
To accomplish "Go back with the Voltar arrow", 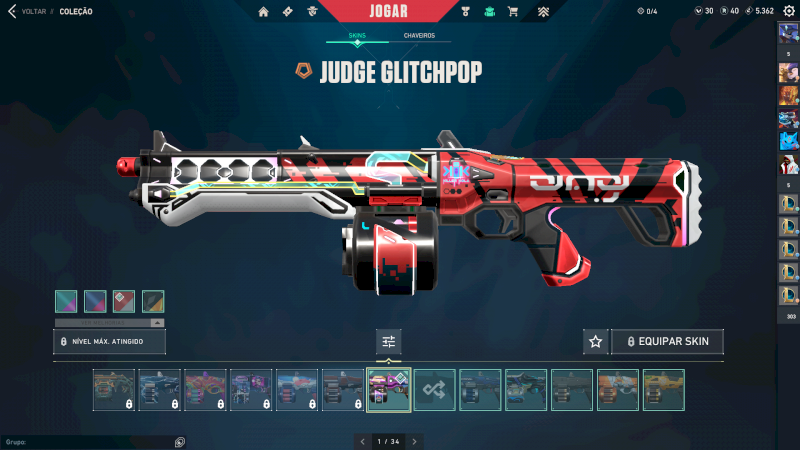I will point(13,11).
